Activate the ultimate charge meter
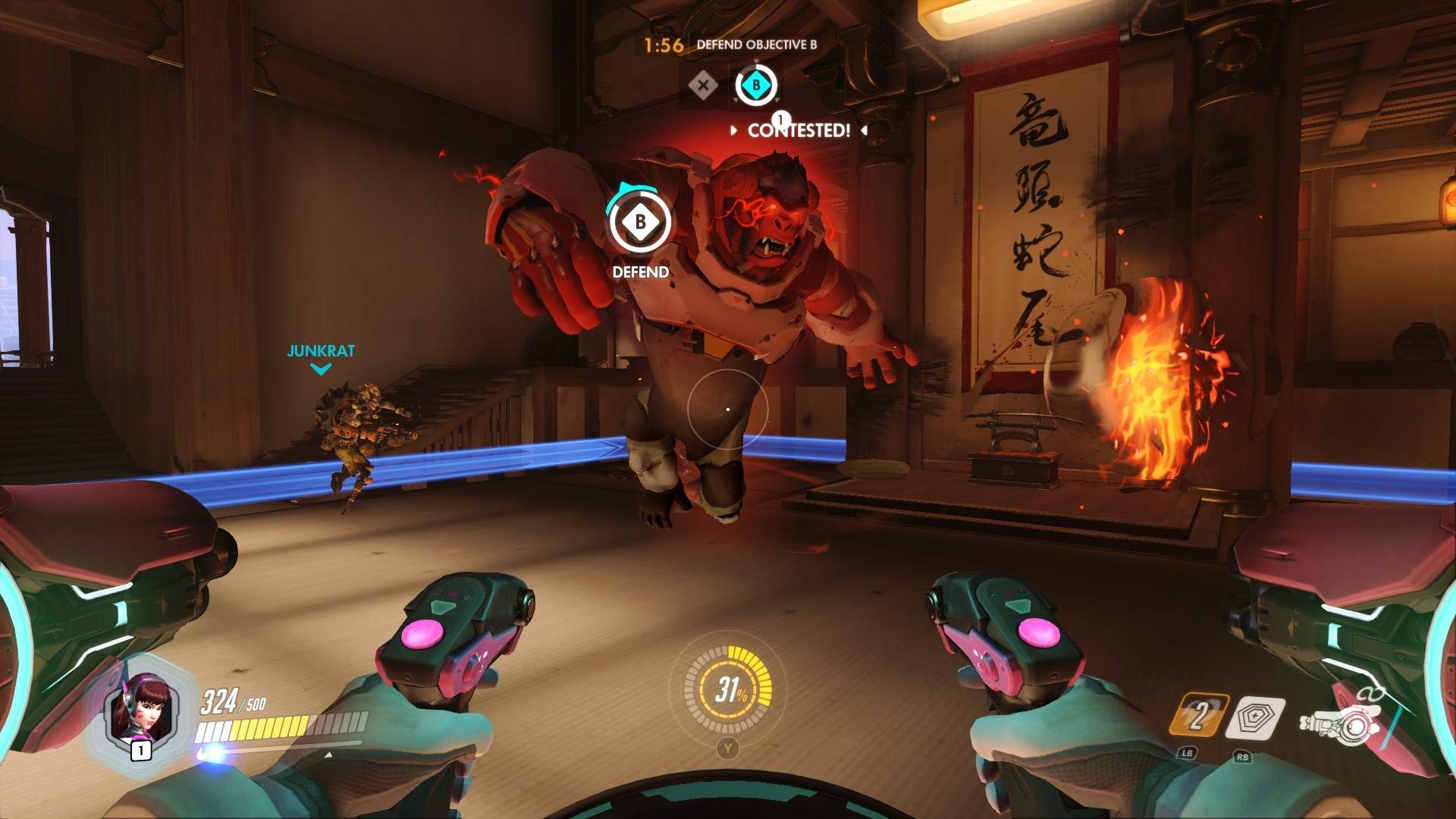1456x819 pixels. pos(728,689)
